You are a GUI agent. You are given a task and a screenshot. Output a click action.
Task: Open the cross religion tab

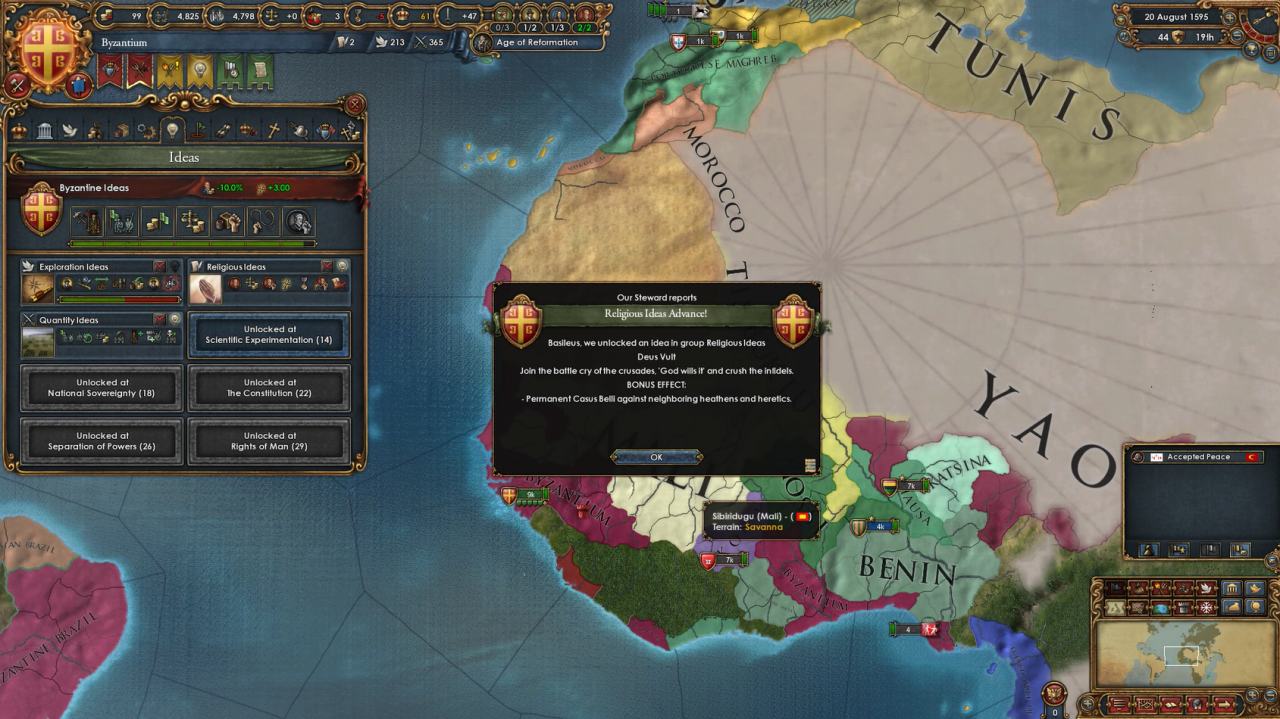[274, 130]
